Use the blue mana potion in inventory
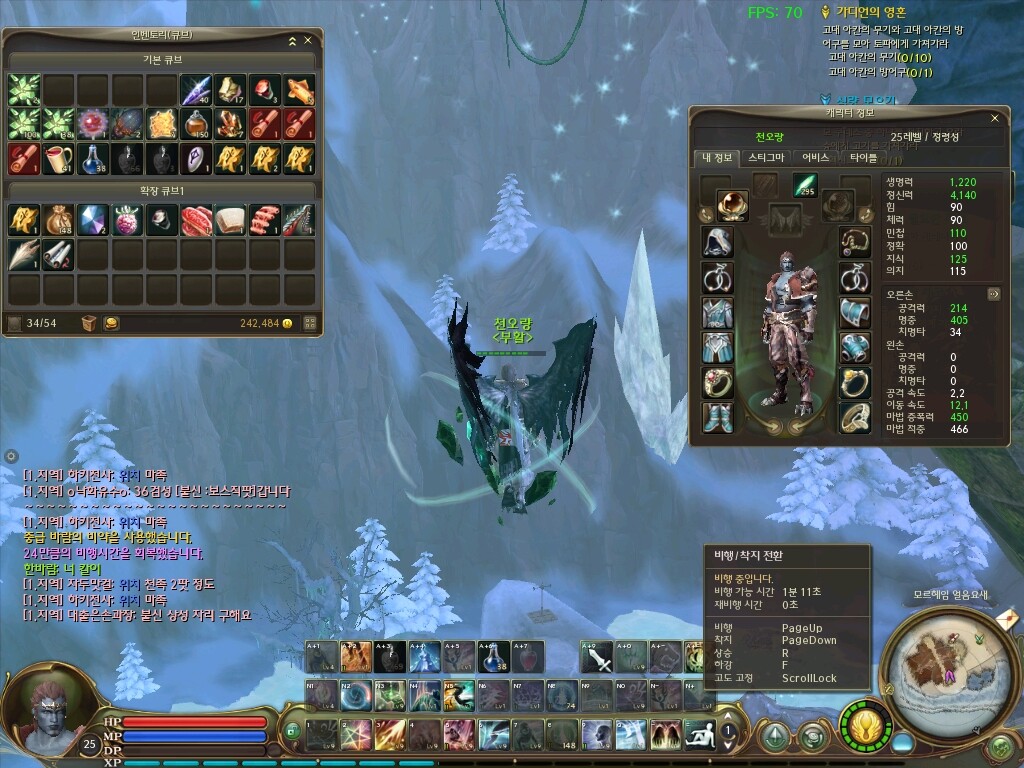Screen dimensions: 1024x768 click(x=91, y=158)
